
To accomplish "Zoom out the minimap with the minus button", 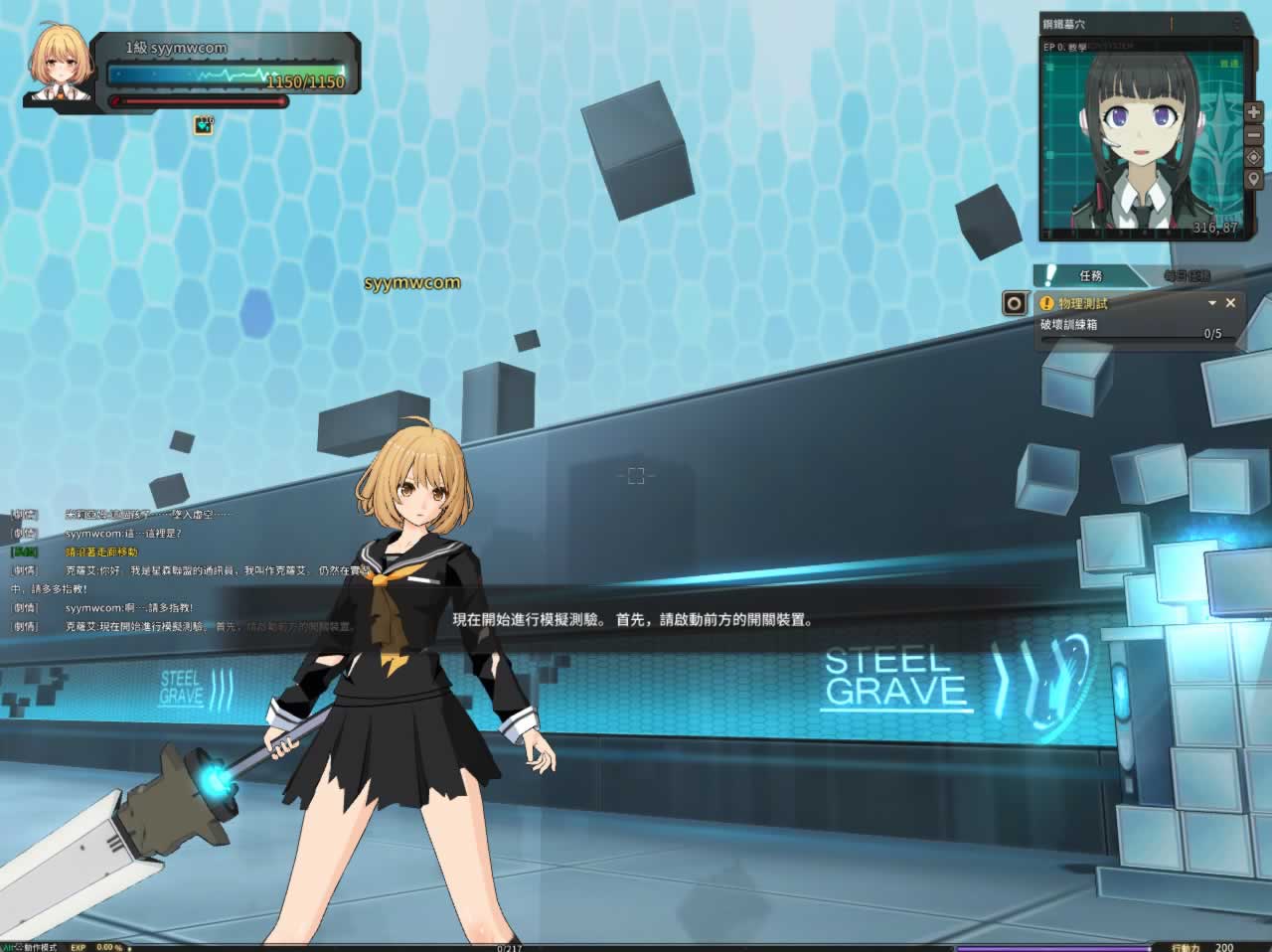I will (x=1253, y=136).
